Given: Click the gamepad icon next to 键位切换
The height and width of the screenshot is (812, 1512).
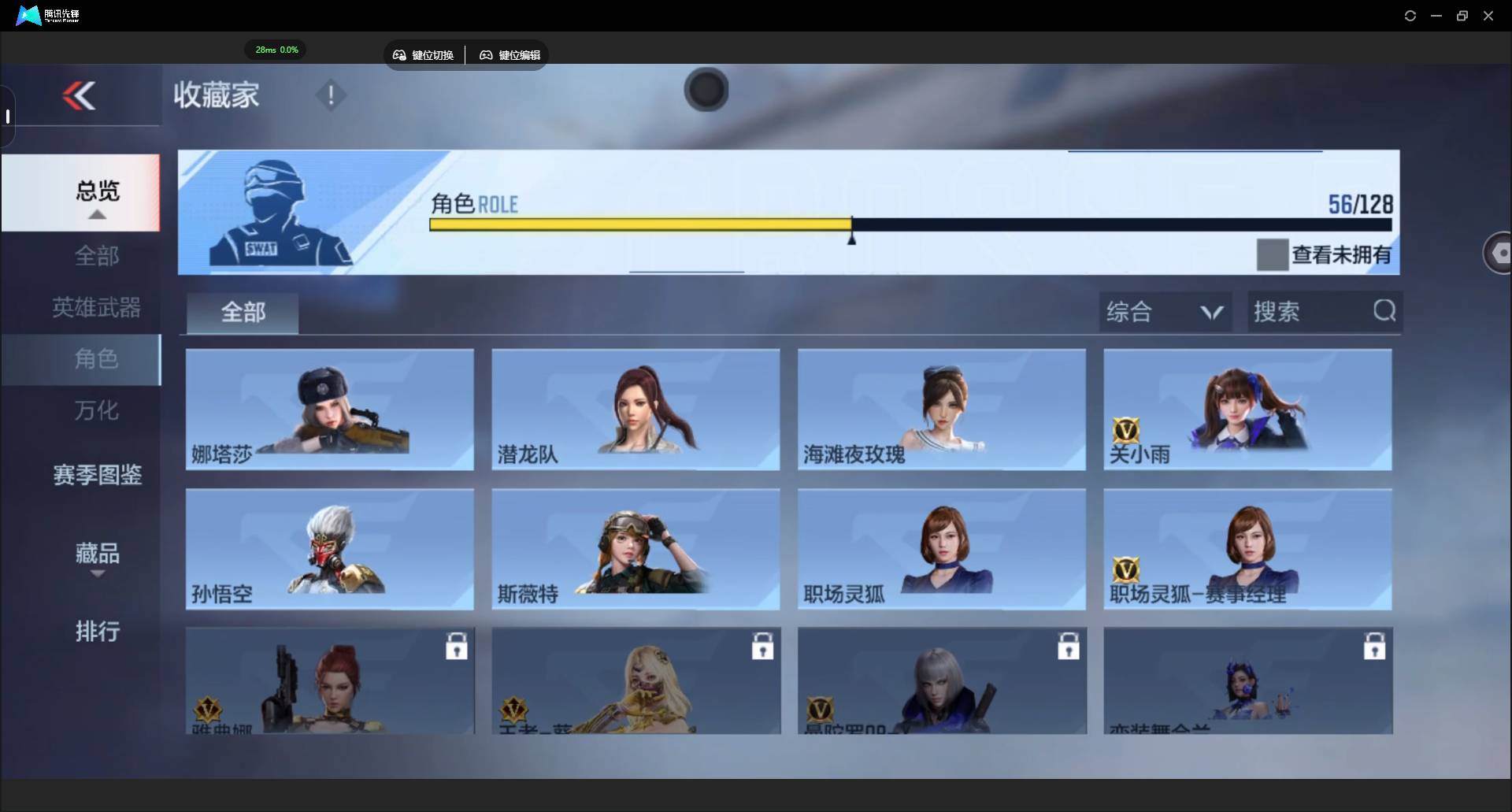Looking at the screenshot, I should click(399, 55).
